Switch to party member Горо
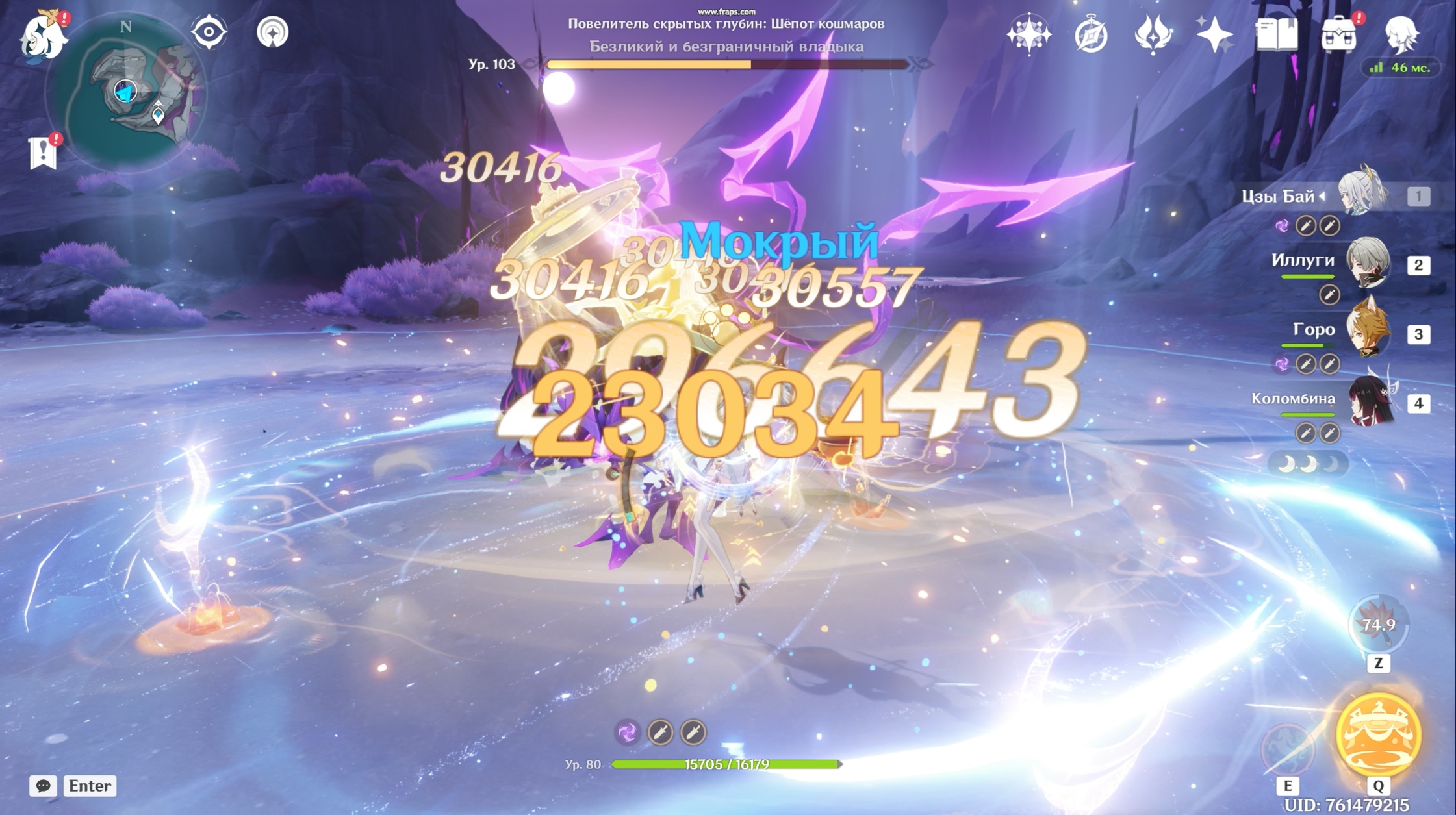1456x815 pixels. coord(1368,332)
